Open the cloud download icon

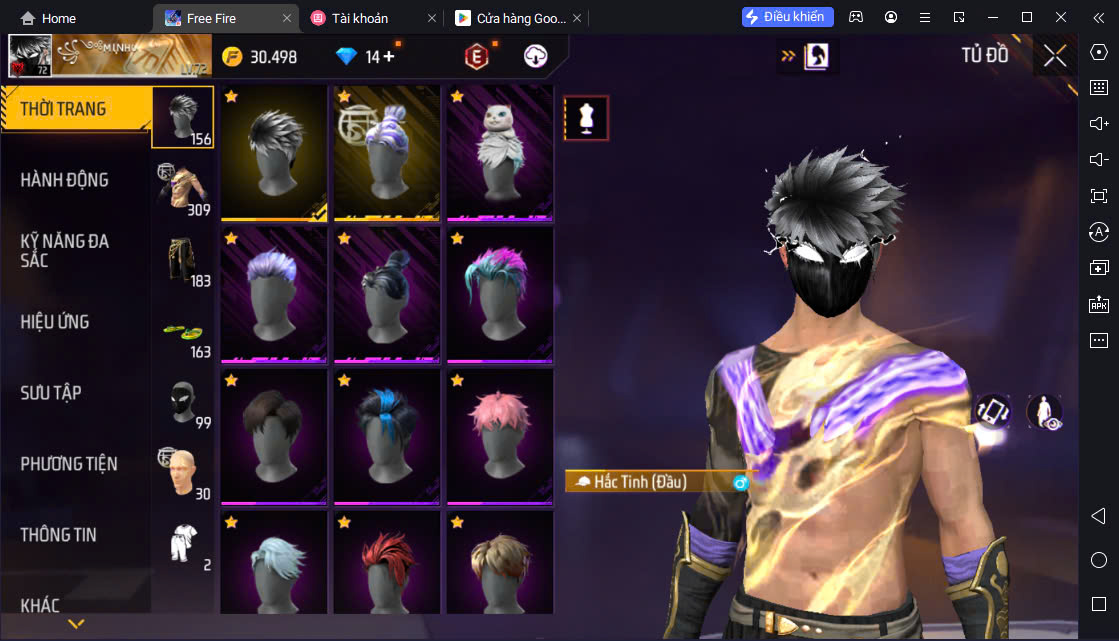tap(536, 57)
